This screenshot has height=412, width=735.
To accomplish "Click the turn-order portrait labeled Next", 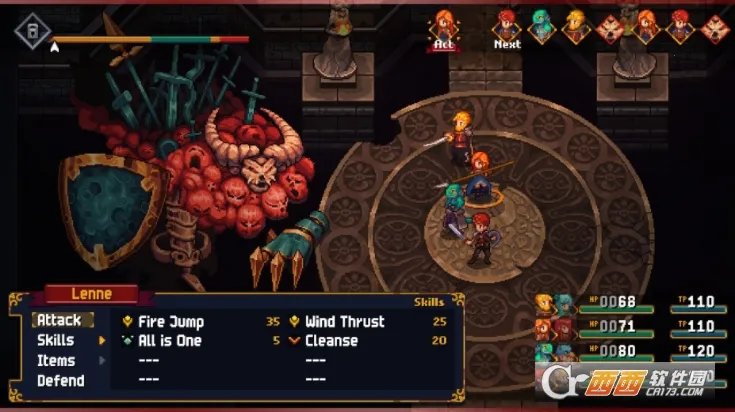I will coord(507,25).
